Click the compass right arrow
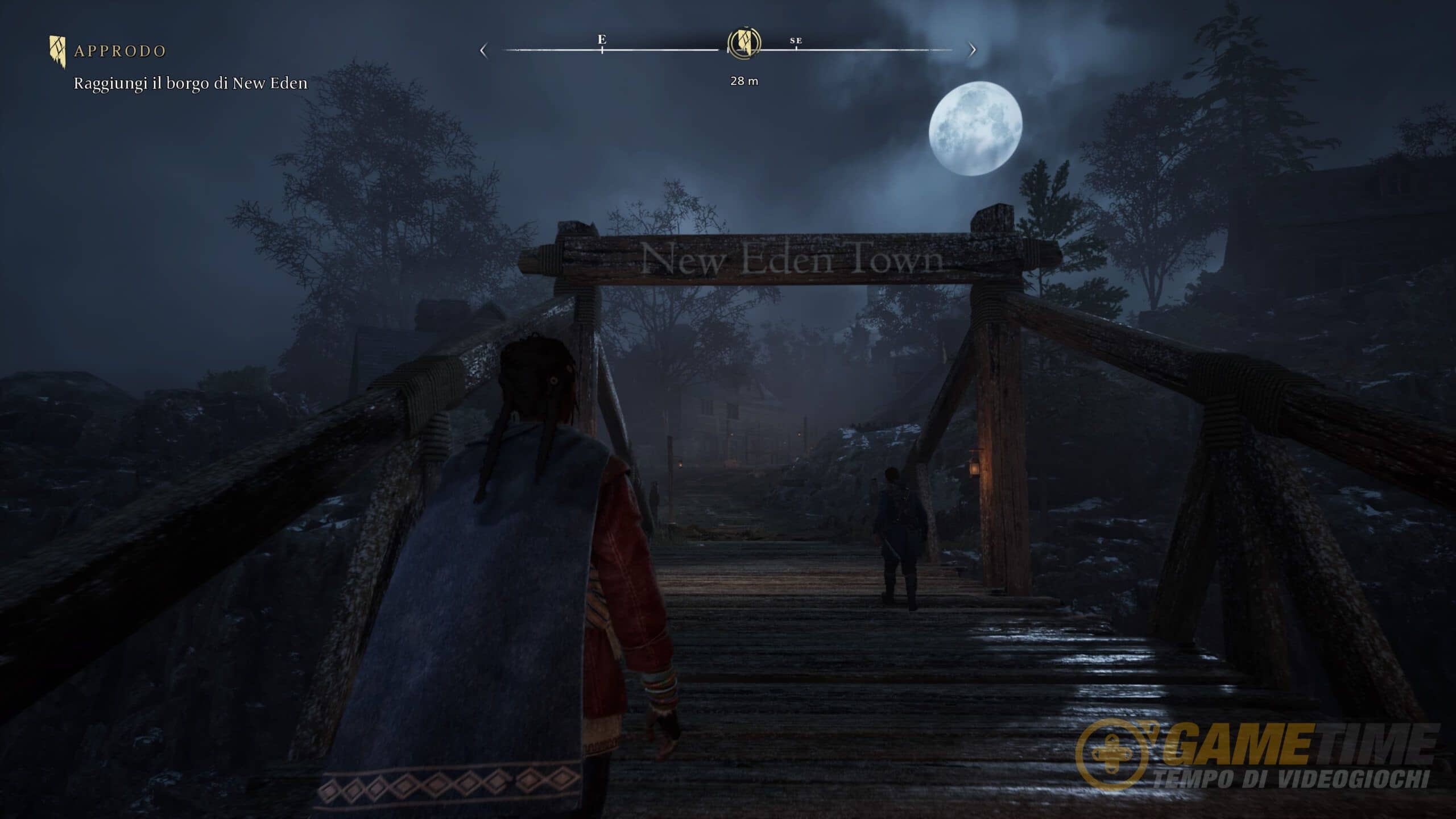The width and height of the screenshot is (1456, 819). pos(972,50)
